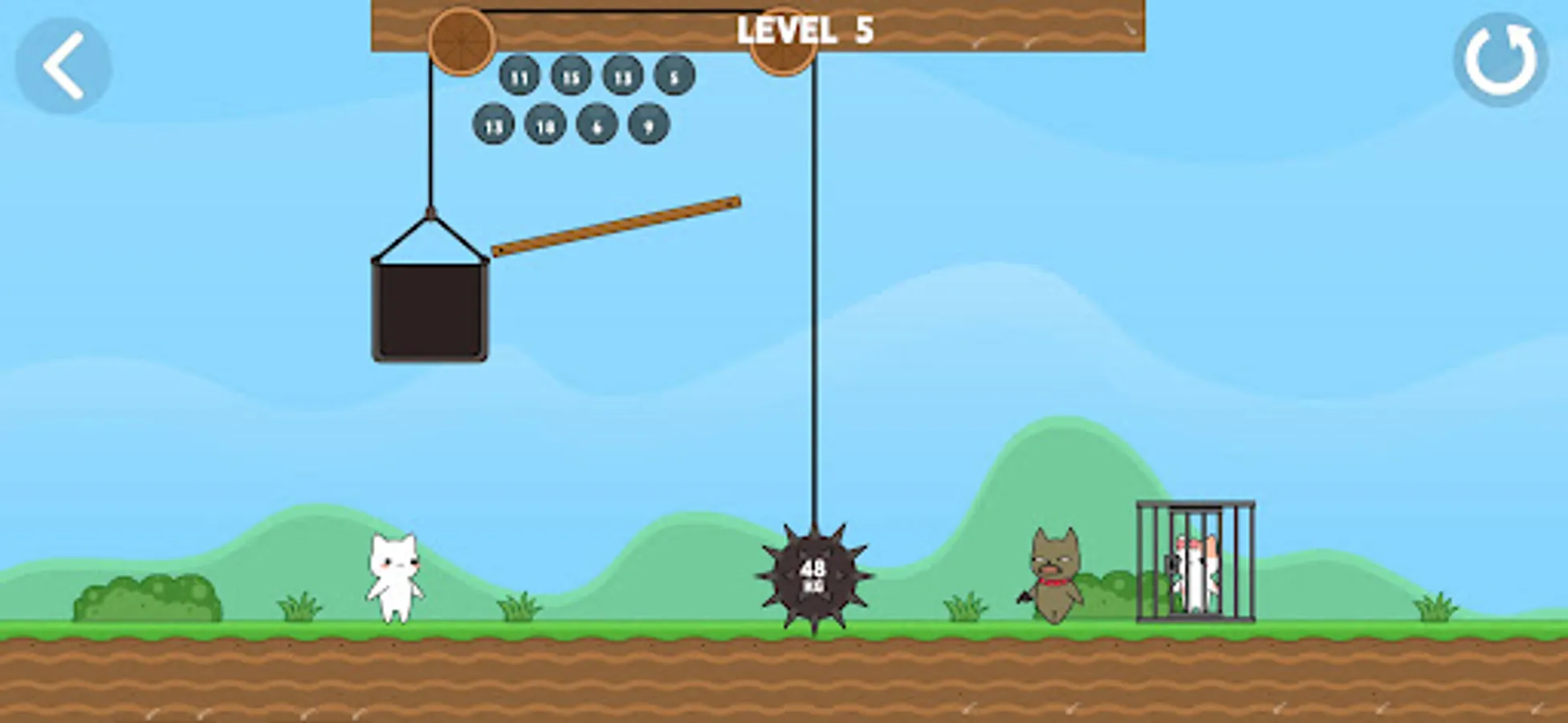Click the hanging 48 kg spiked ball
The width and height of the screenshot is (1568, 723).
[x=814, y=576]
